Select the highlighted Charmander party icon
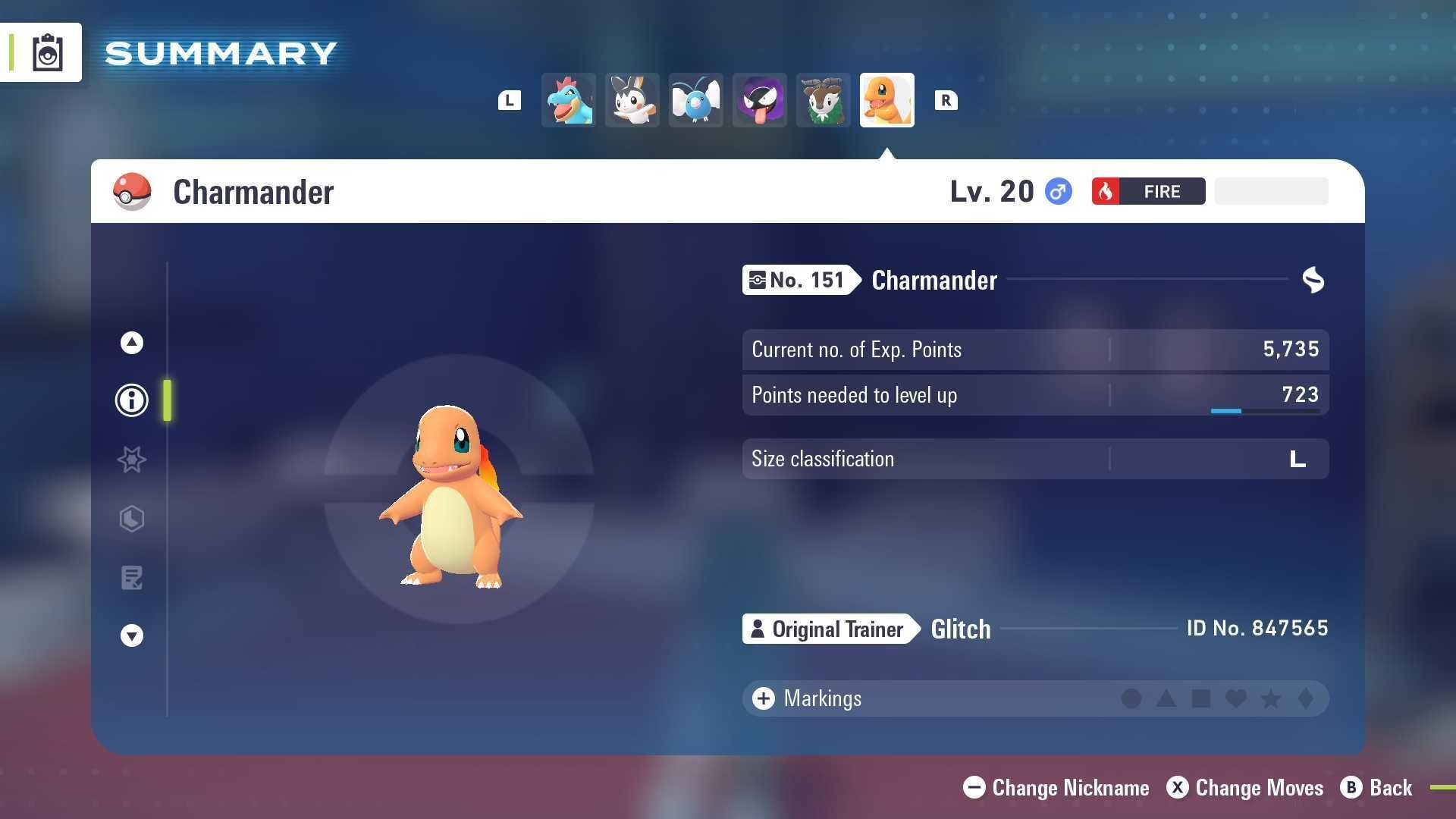Image resolution: width=1456 pixels, height=819 pixels. point(887,100)
